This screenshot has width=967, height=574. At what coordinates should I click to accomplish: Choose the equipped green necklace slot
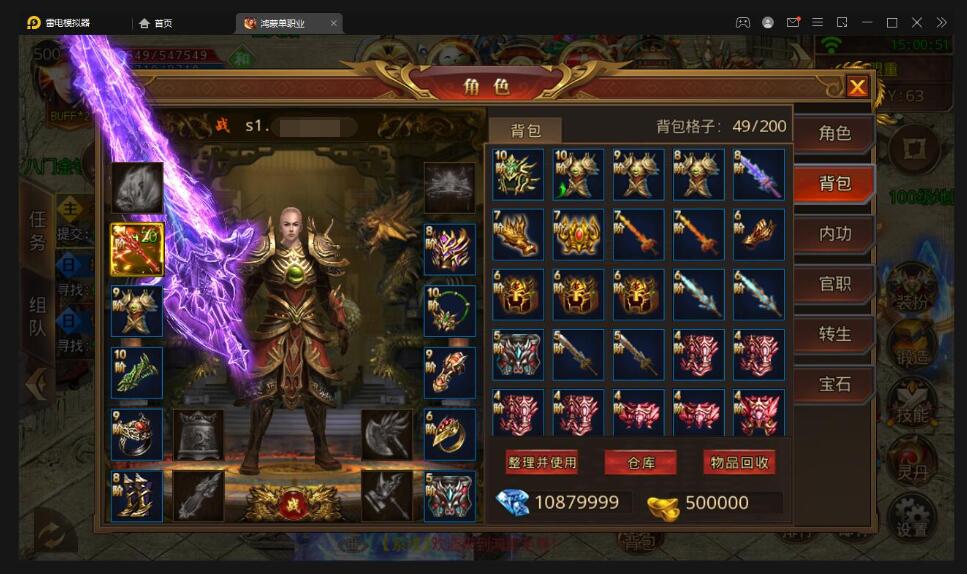pos(449,311)
